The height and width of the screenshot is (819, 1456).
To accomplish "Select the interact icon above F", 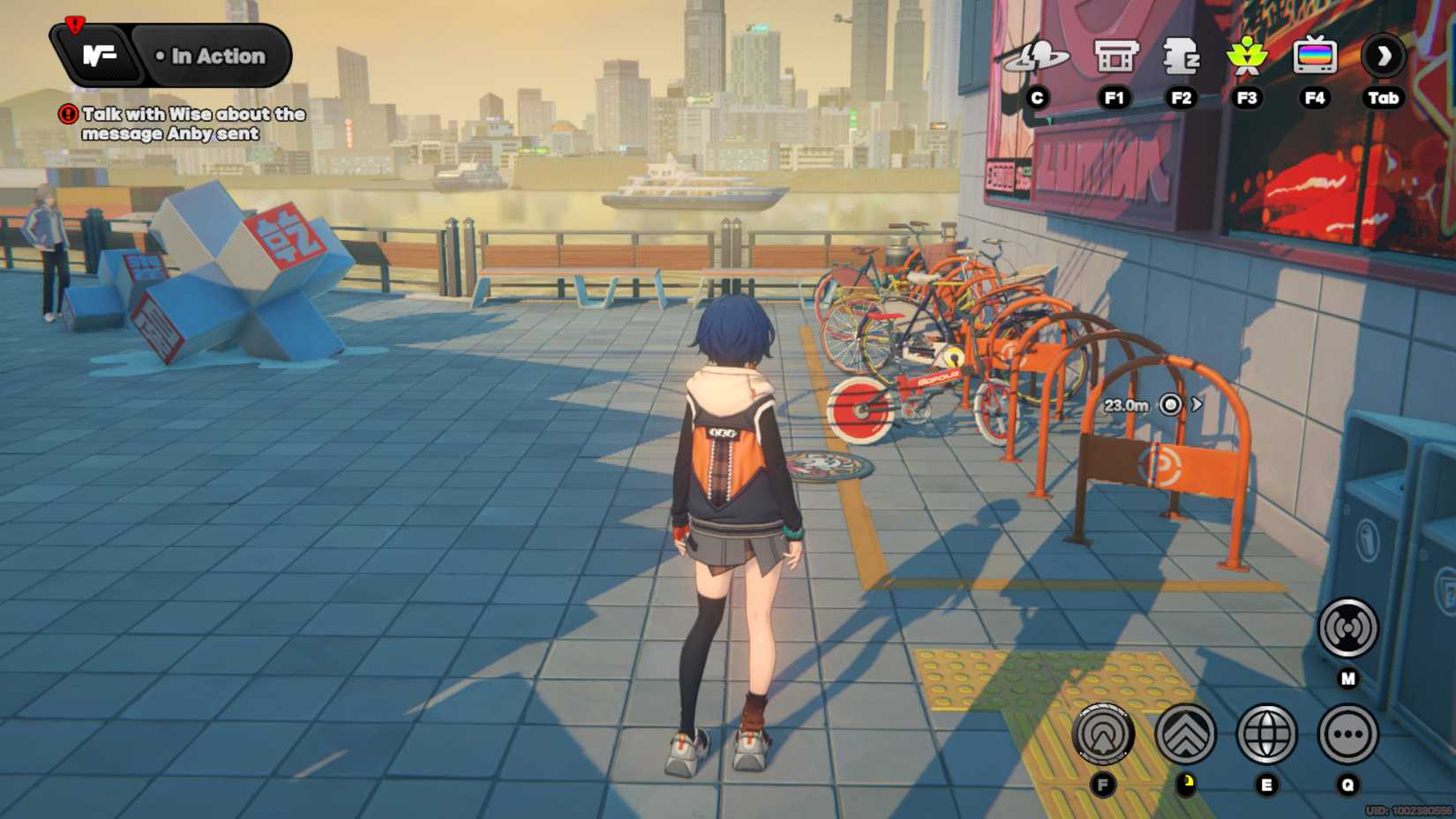I will click(x=1104, y=734).
